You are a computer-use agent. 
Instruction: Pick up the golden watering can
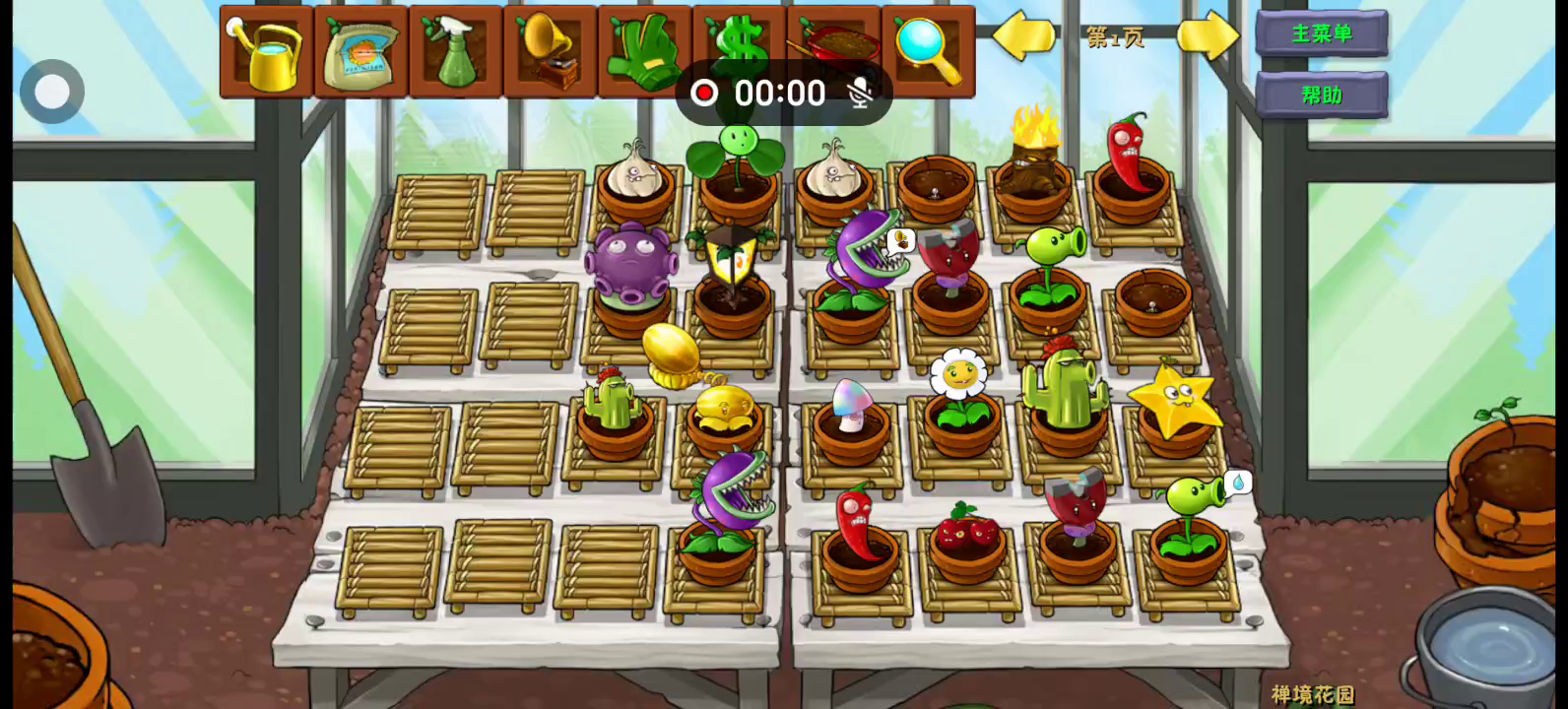coord(266,52)
